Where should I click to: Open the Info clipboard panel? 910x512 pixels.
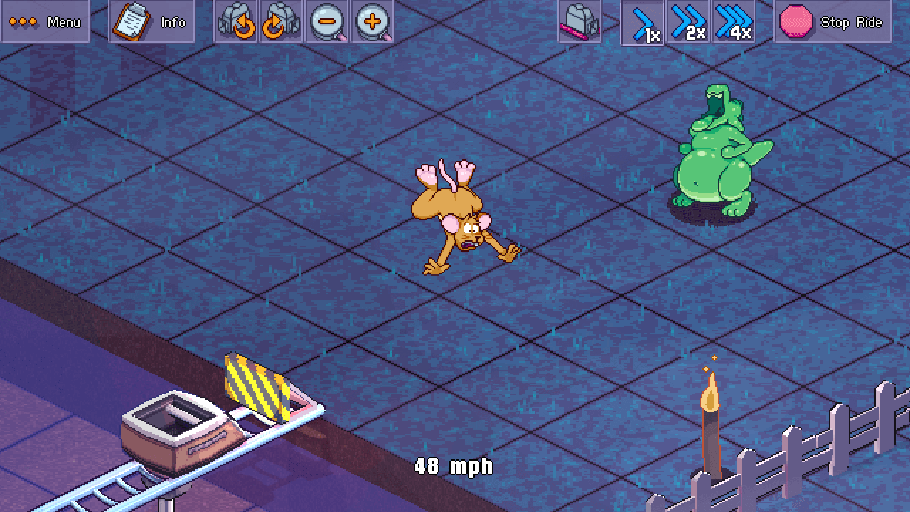coord(151,21)
